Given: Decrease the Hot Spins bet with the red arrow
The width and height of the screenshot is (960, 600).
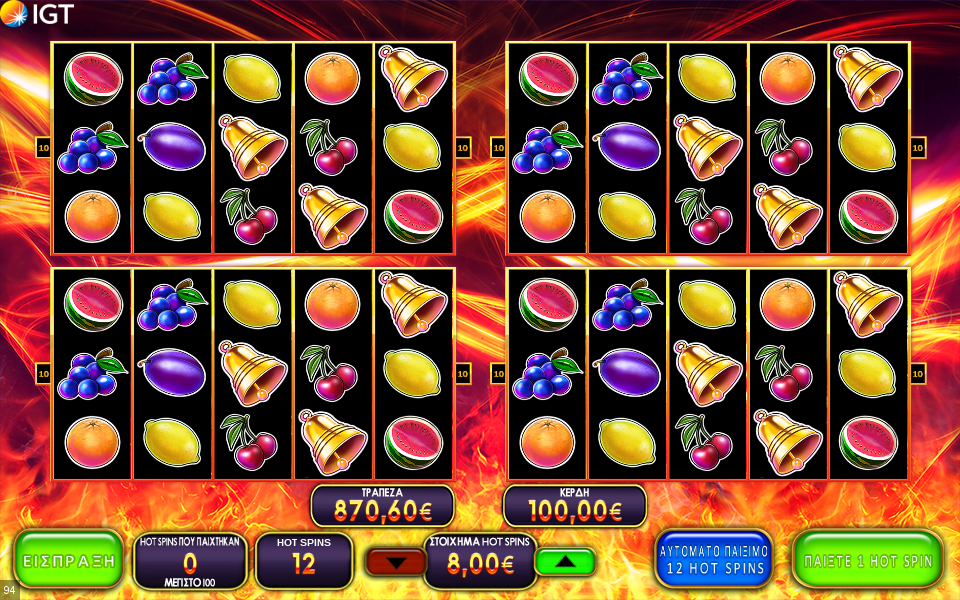Looking at the screenshot, I should click(396, 562).
